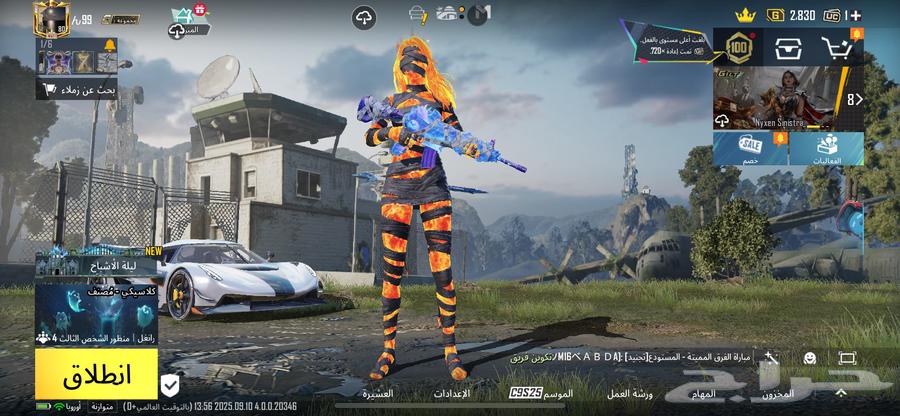Click the cloud download icon at top center
The height and width of the screenshot is (416, 900).
364,17
